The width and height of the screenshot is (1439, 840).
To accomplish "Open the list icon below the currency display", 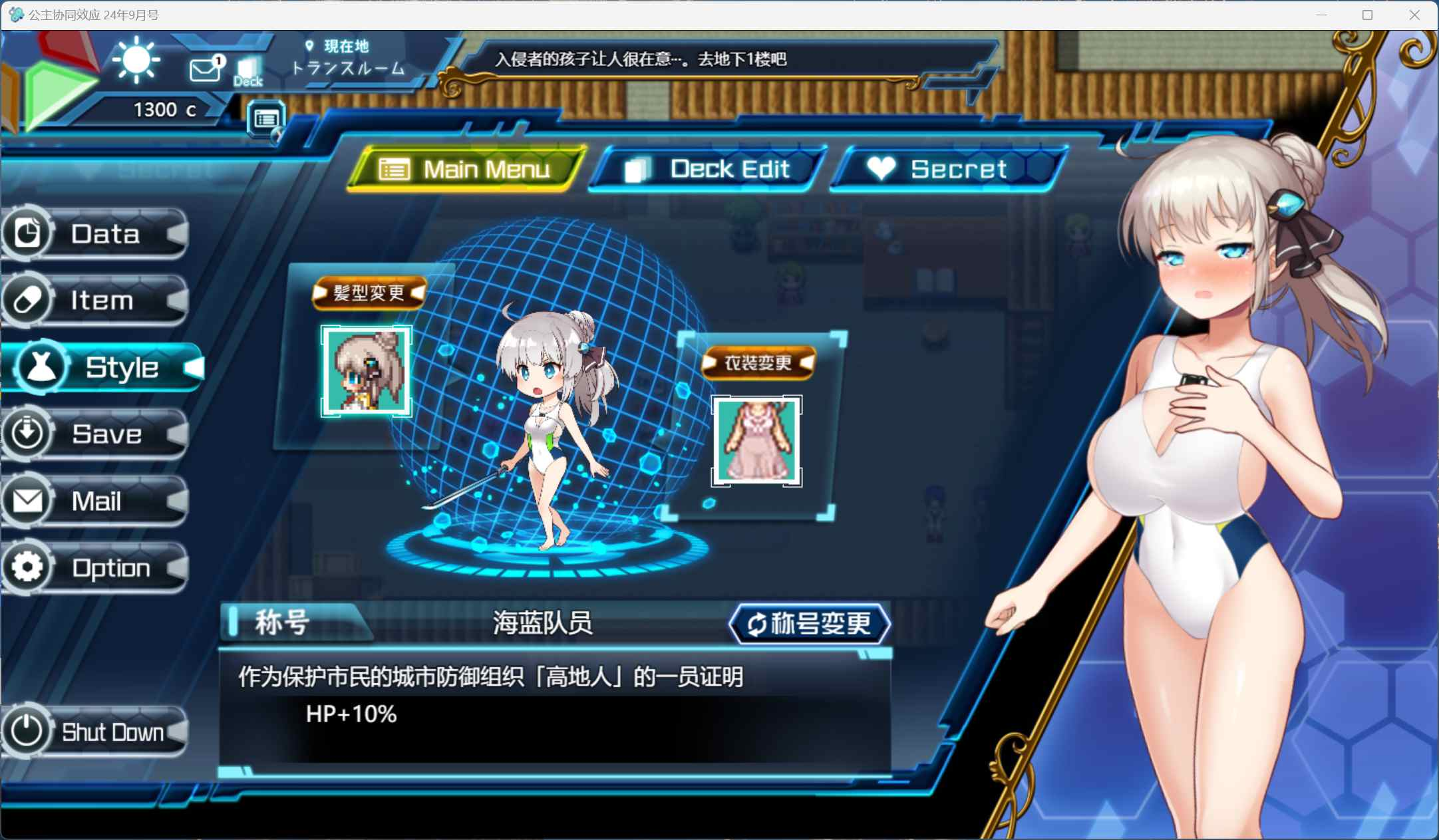I will pyautogui.click(x=265, y=120).
